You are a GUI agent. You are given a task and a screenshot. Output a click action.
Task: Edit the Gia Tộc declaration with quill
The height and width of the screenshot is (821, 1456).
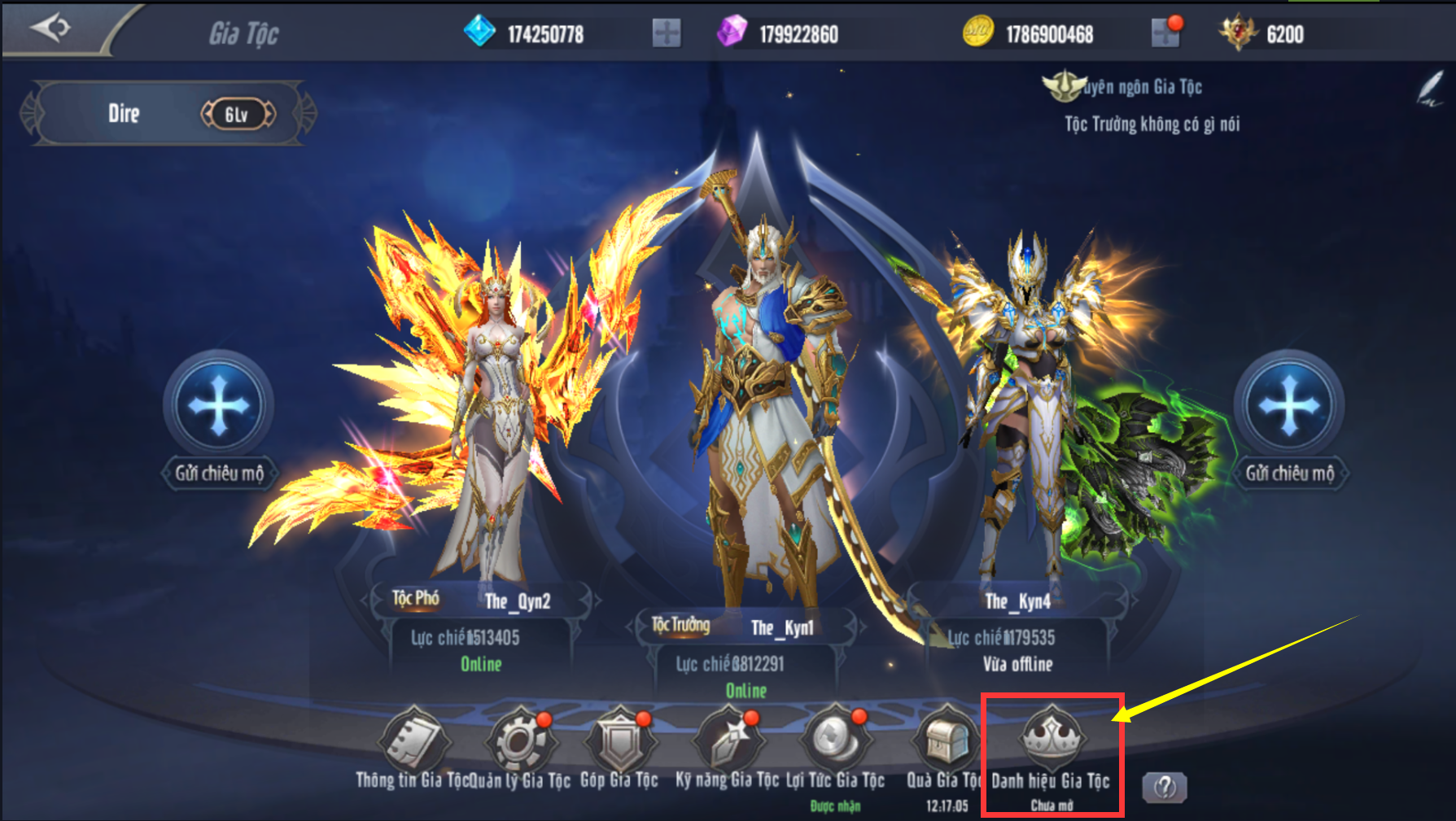[x=1430, y=88]
